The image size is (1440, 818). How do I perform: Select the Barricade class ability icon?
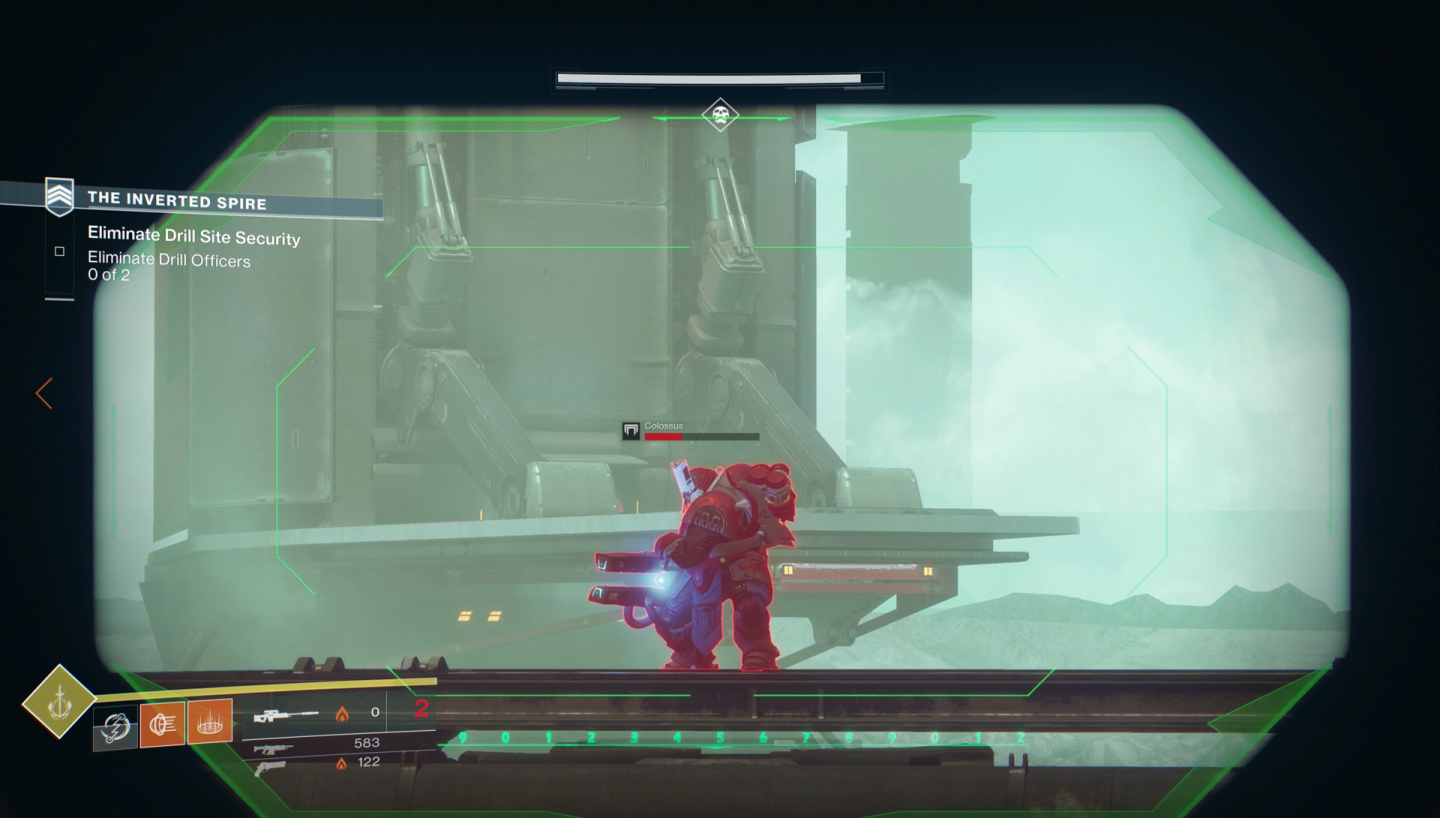point(212,722)
